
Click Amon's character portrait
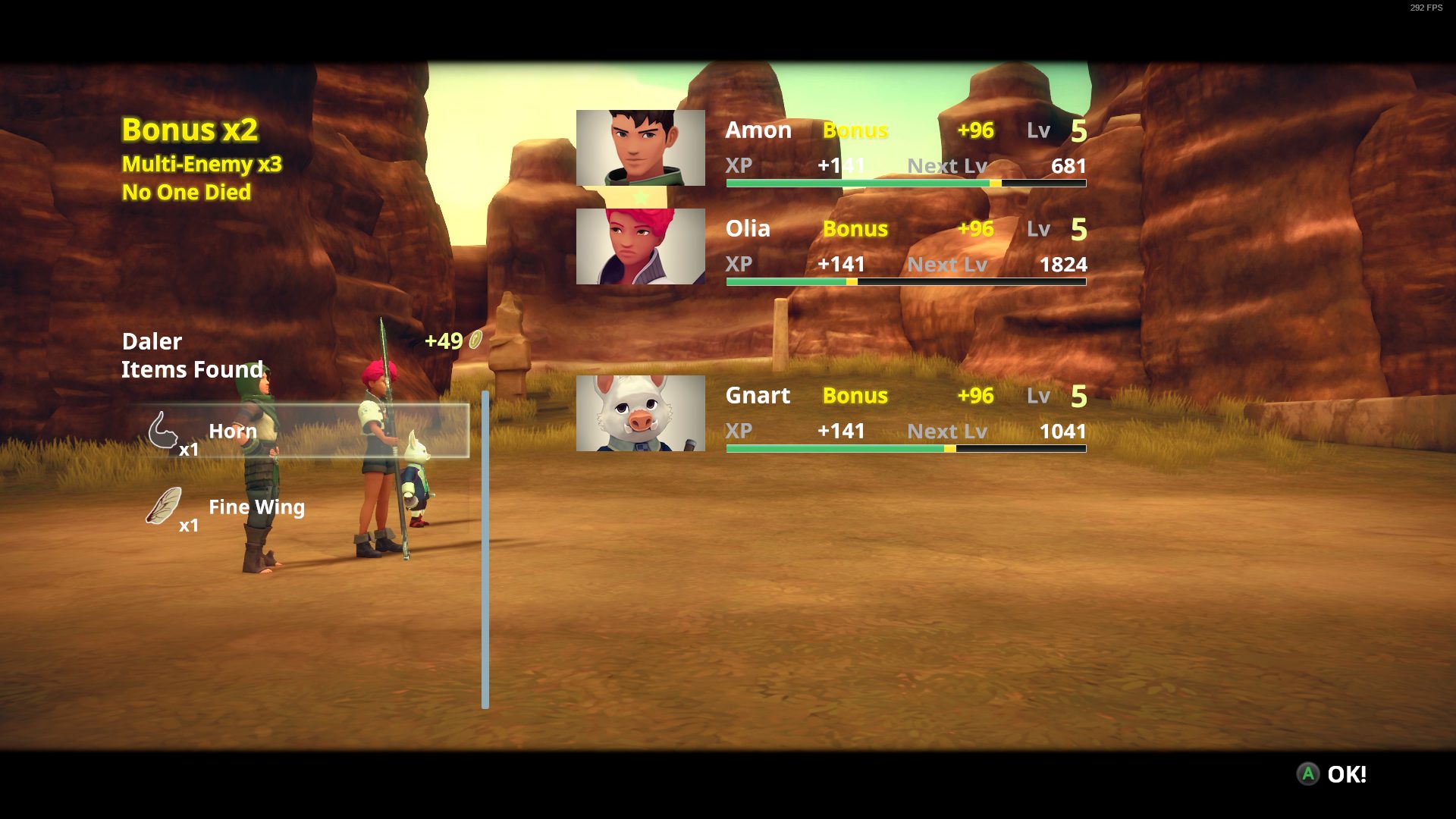click(x=640, y=148)
